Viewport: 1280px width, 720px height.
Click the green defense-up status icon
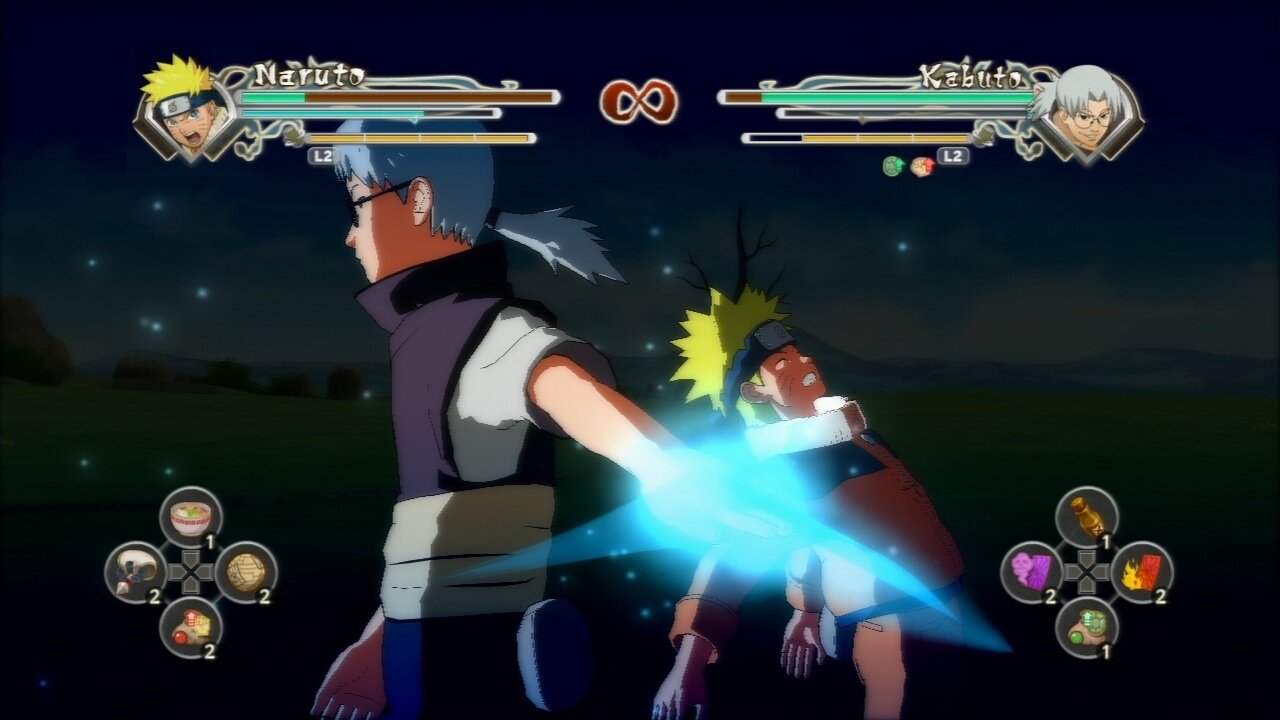tap(893, 166)
